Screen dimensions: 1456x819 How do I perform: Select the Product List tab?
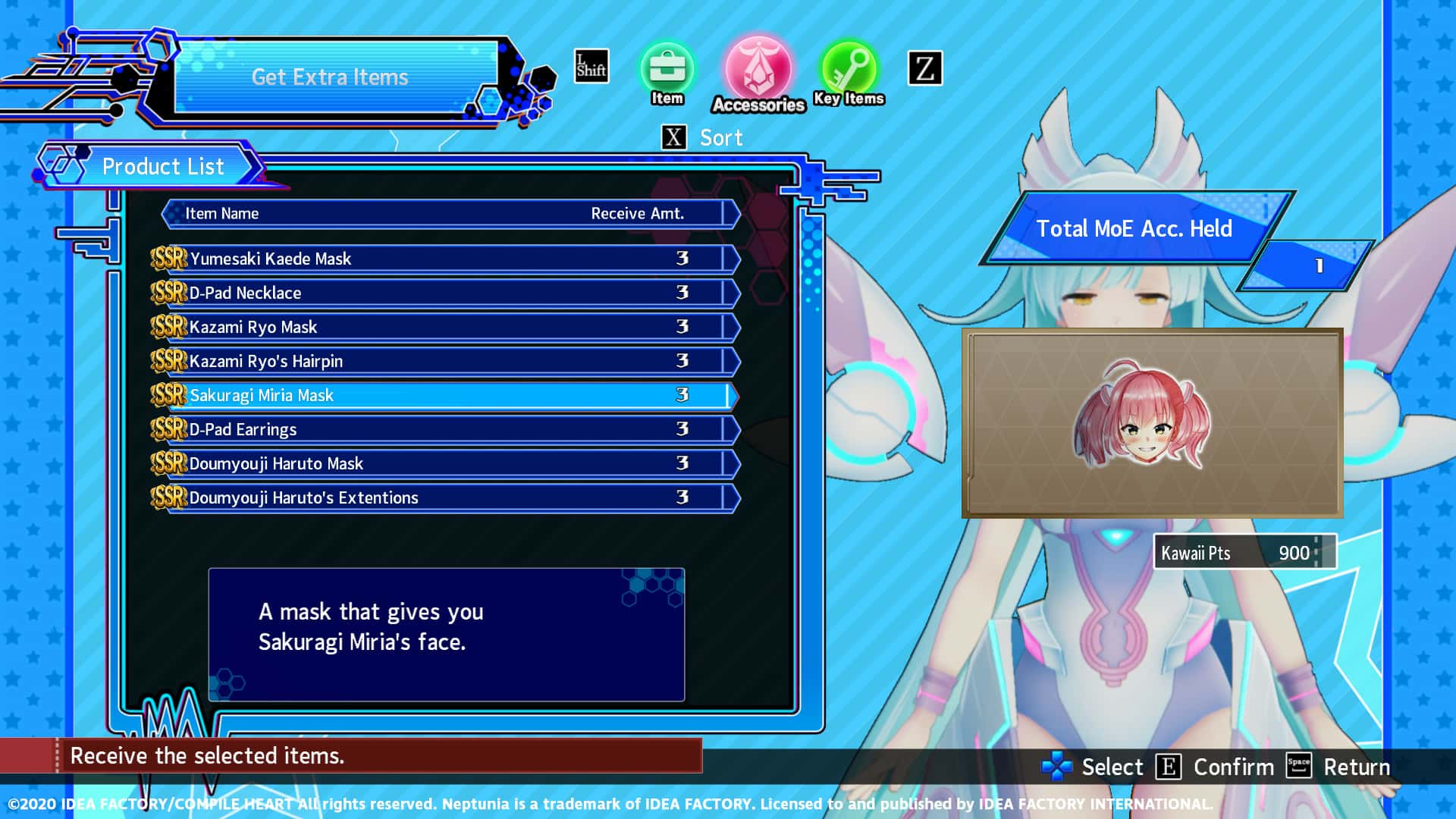(163, 167)
